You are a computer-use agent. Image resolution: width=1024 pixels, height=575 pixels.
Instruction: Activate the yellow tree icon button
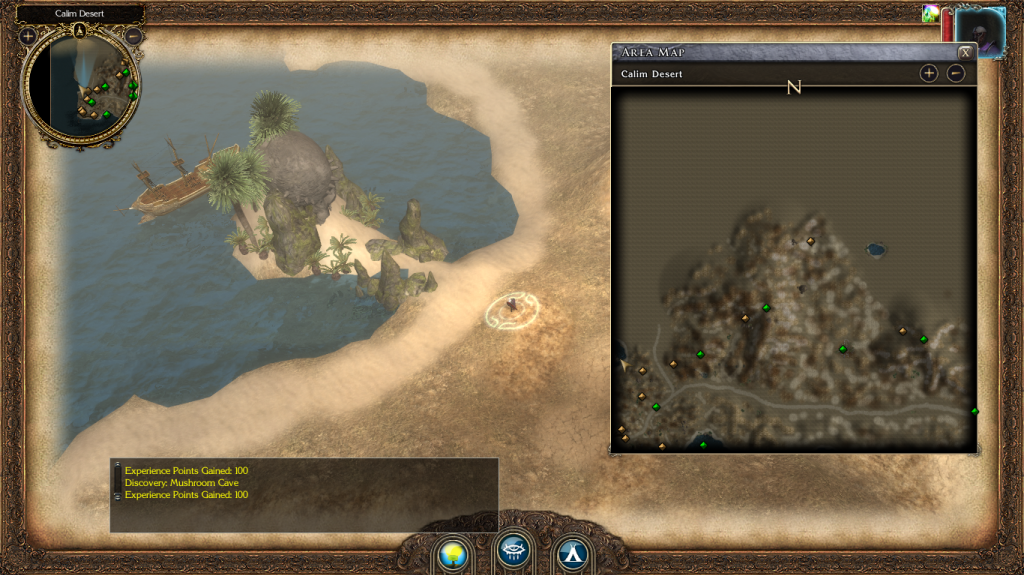click(x=453, y=552)
